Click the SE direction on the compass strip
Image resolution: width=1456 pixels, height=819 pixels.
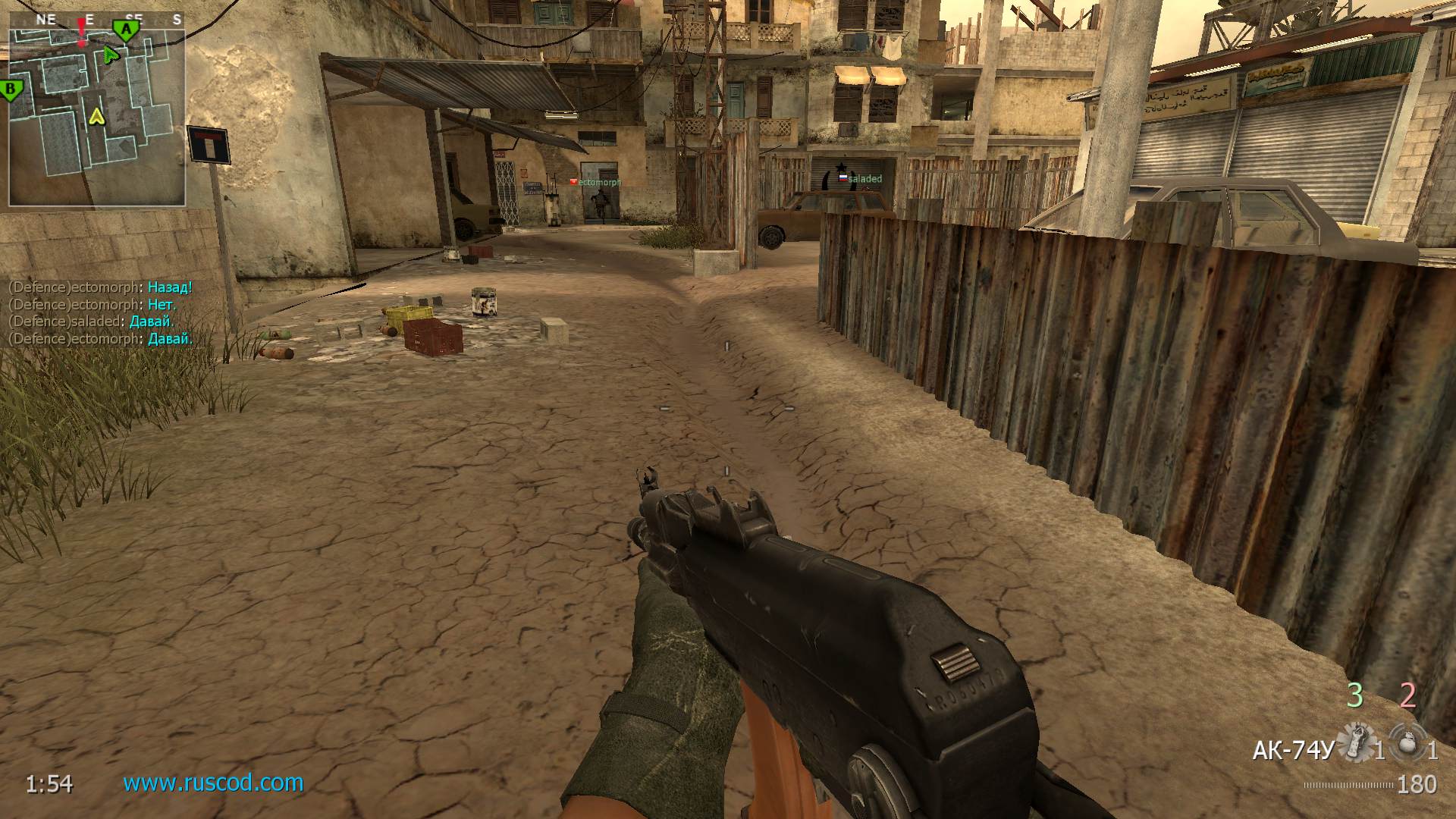click(135, 18)
